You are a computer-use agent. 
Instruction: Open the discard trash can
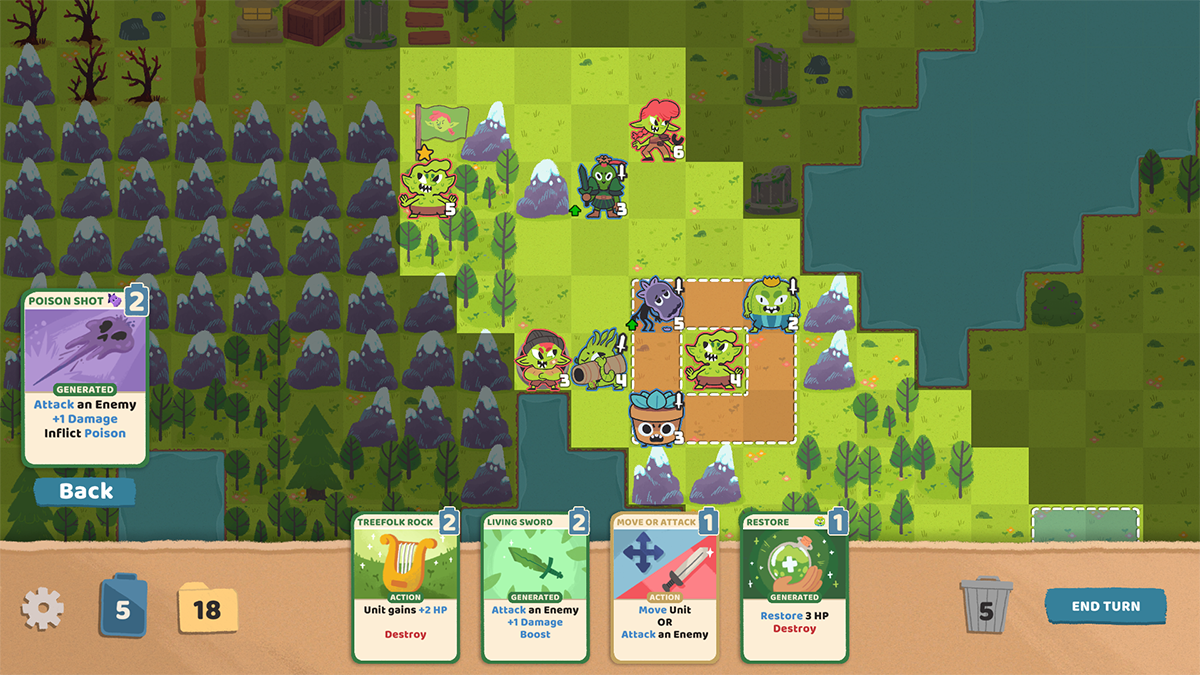click(986, 608)
